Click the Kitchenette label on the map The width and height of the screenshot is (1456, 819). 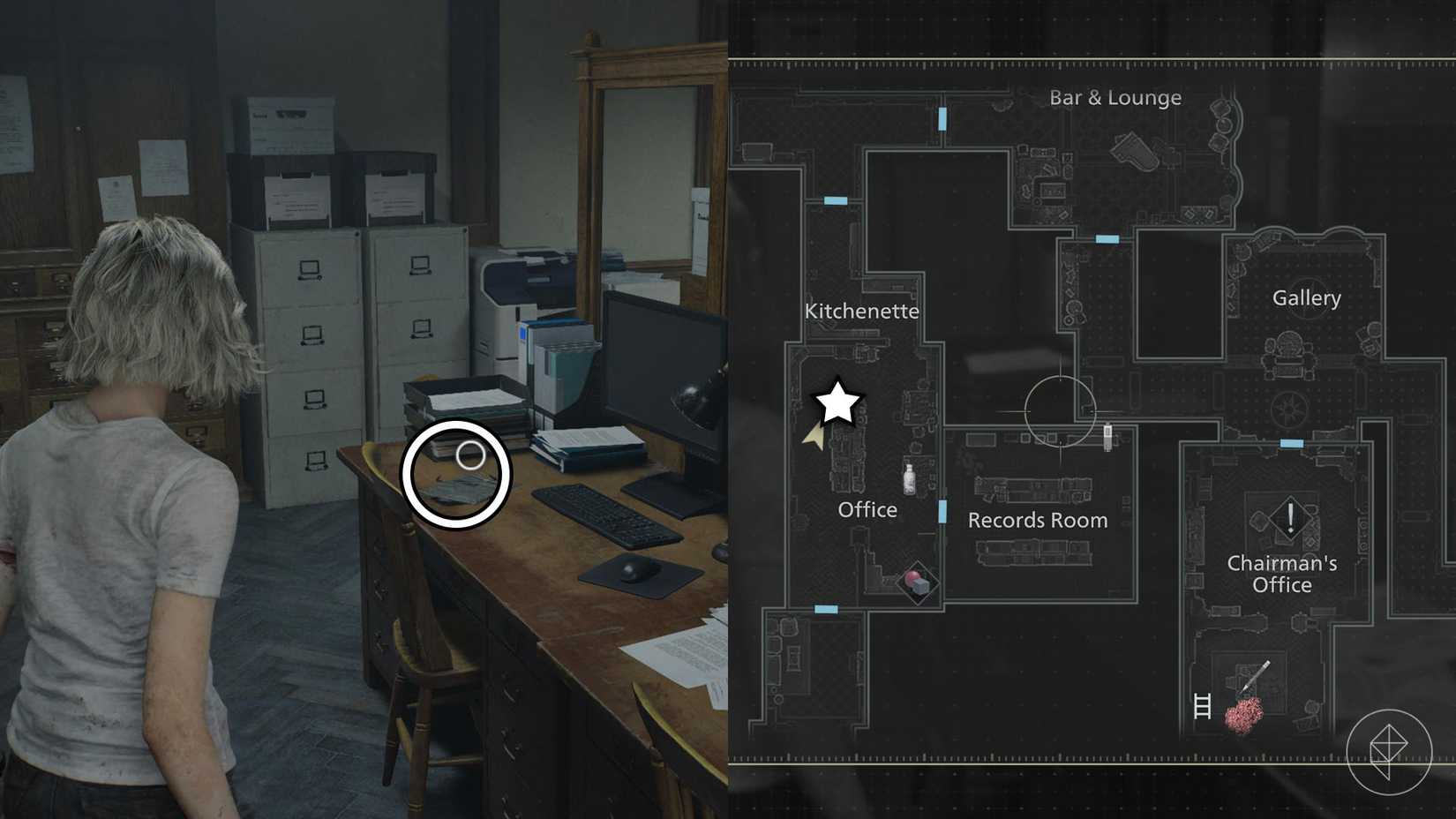coord(862,311)
